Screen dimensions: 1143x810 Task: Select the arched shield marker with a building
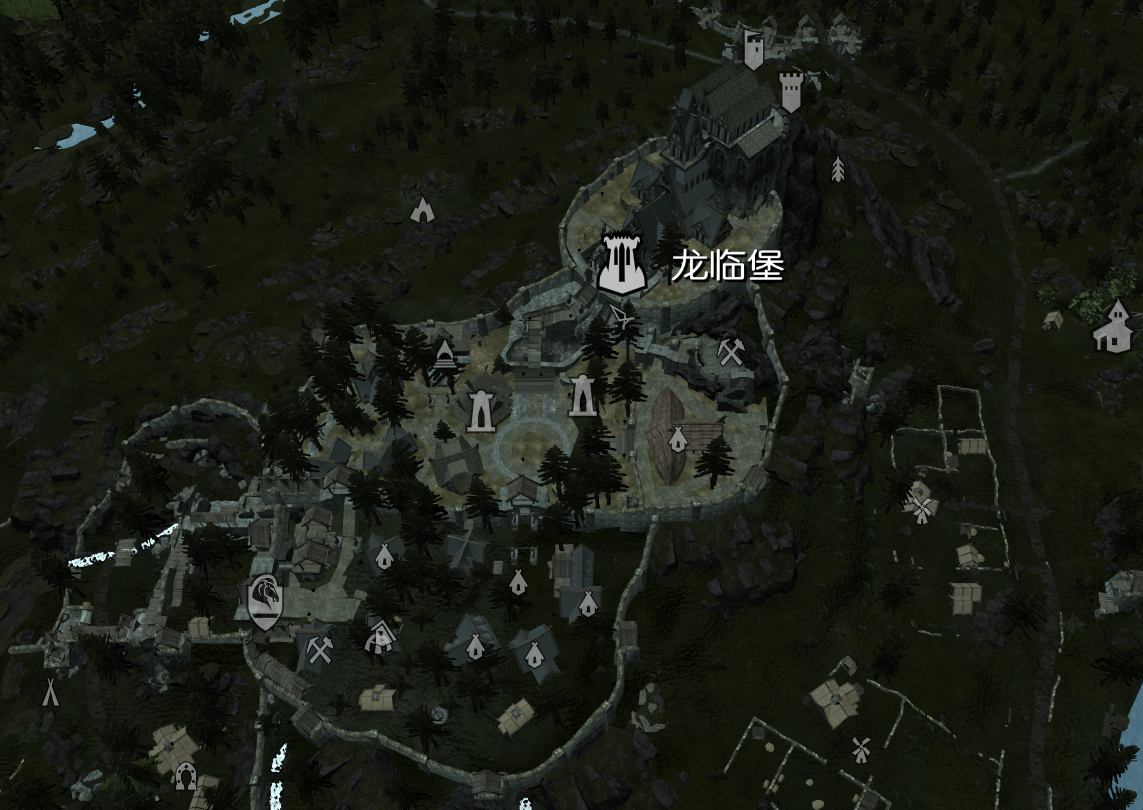381,637
